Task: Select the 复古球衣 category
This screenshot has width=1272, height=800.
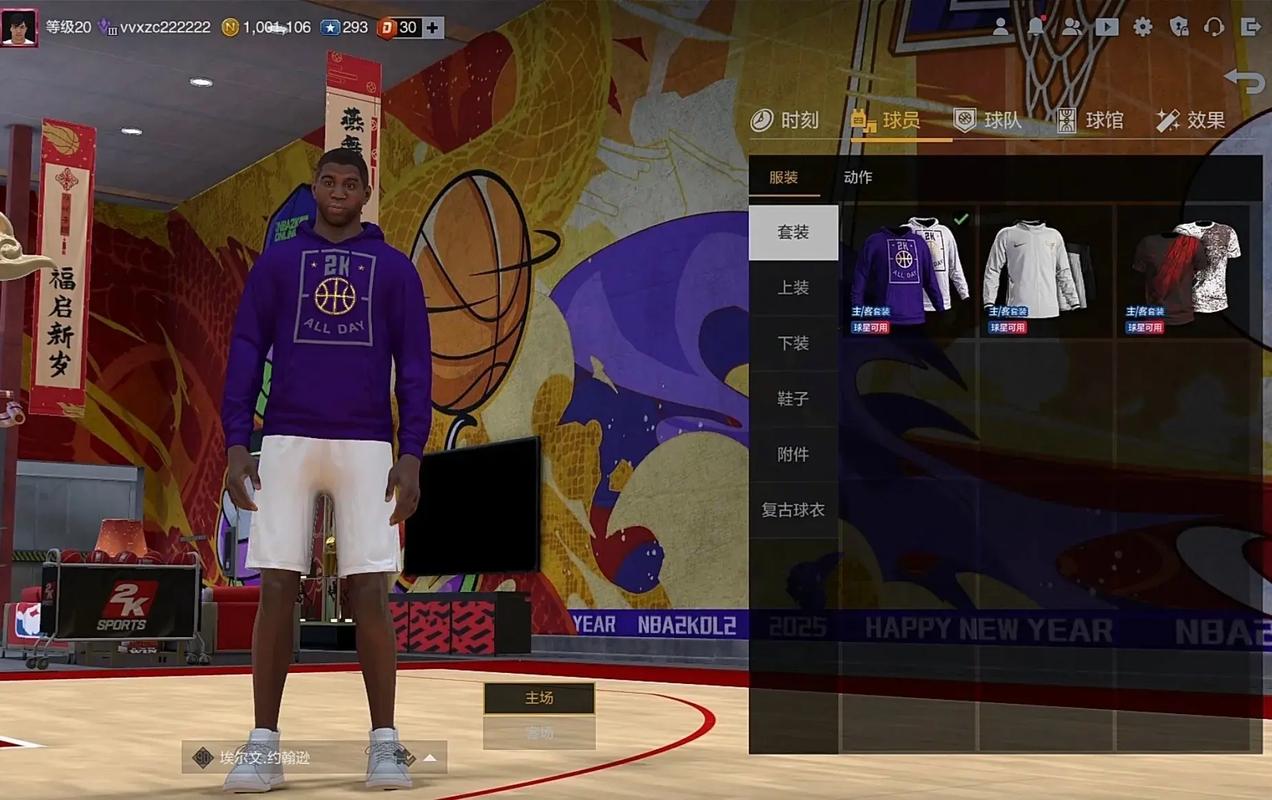Action: click(793, 510)
